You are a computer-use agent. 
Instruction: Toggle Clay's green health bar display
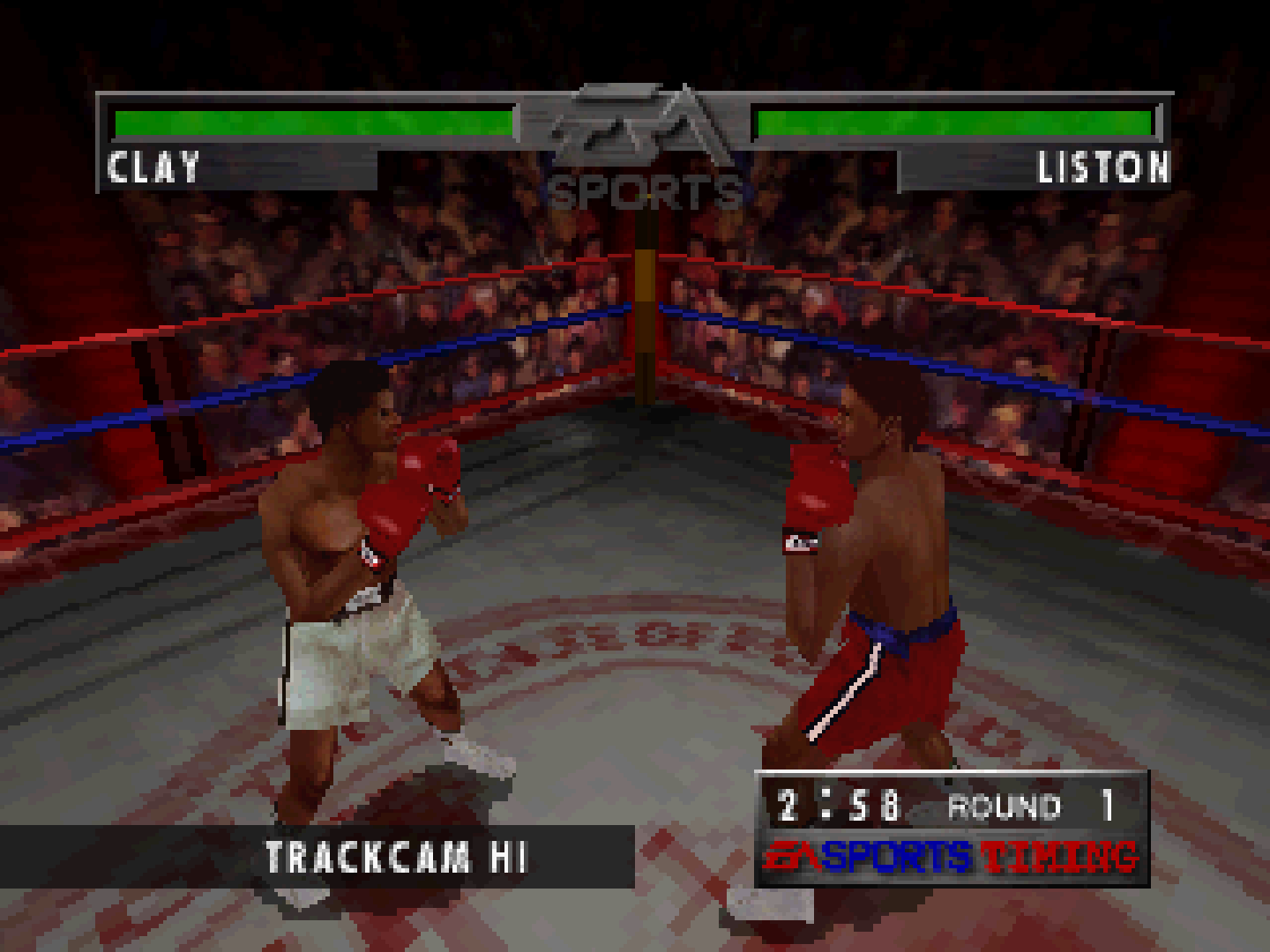(x=313, y=122)
